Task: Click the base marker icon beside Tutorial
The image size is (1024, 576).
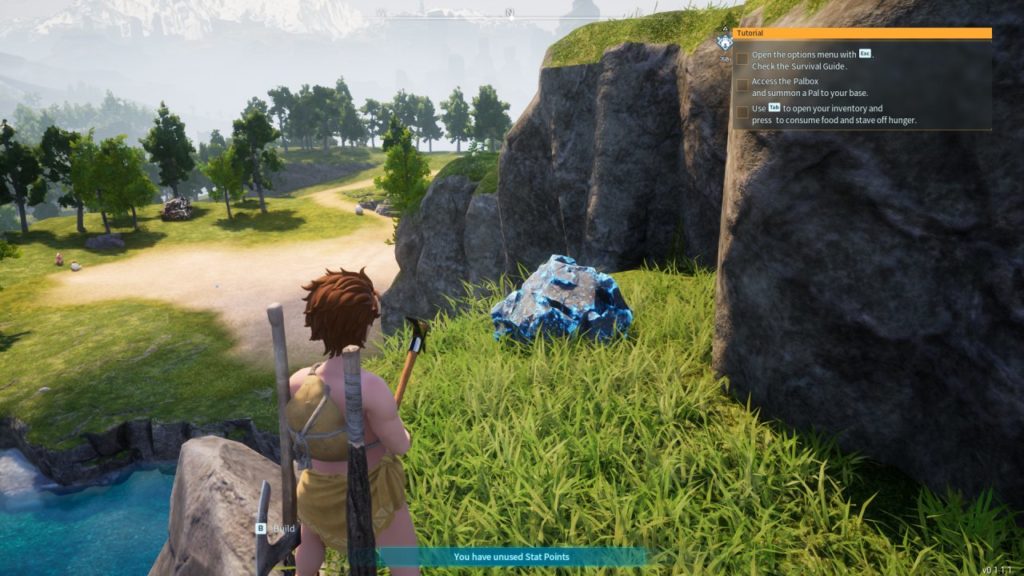Action: 724,43
